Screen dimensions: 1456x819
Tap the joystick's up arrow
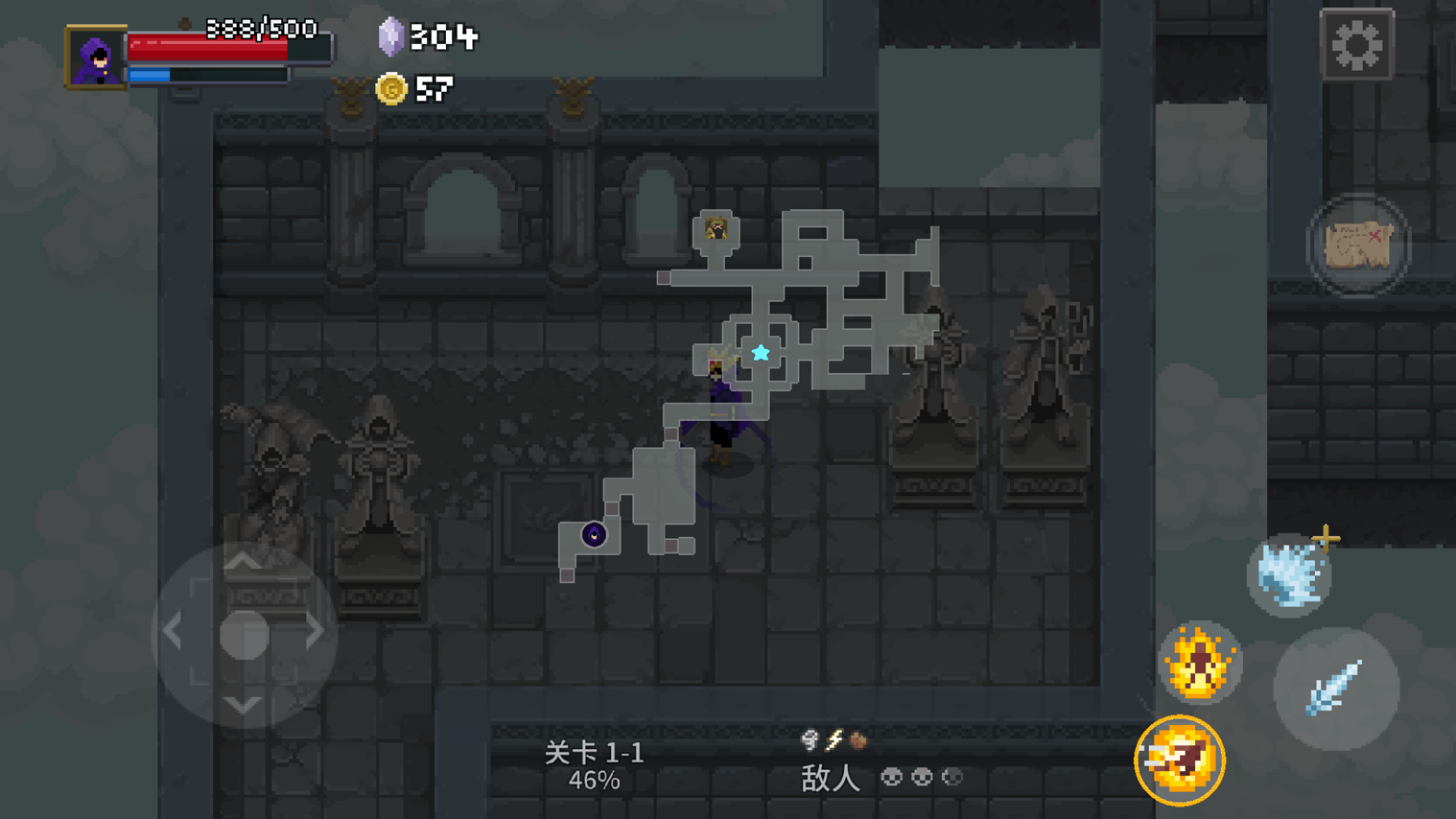pyautogui.click(x=243, y=562)
